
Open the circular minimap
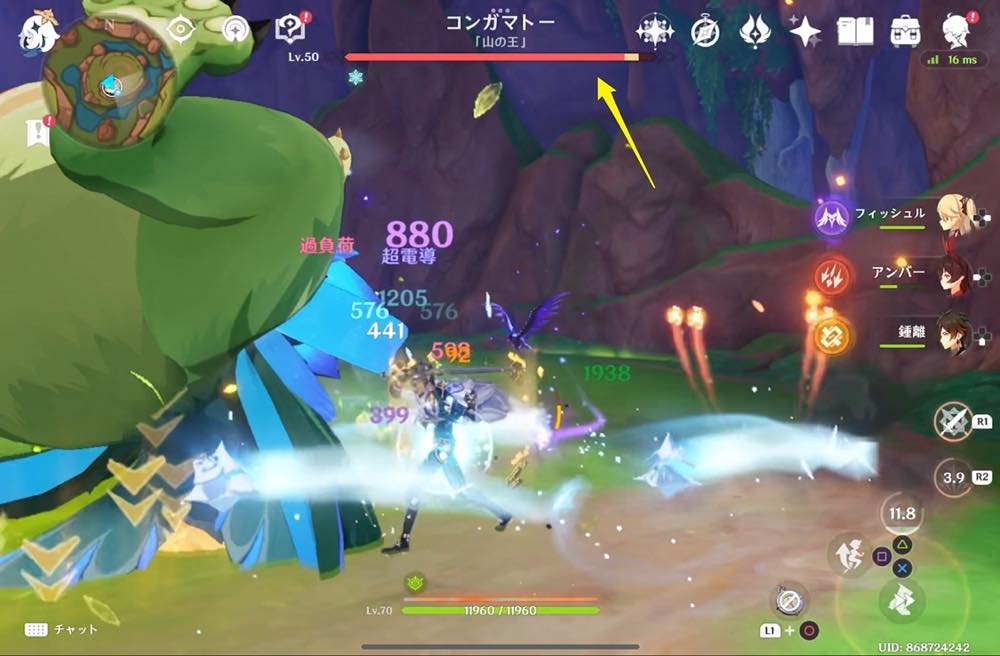click(107, 81)
